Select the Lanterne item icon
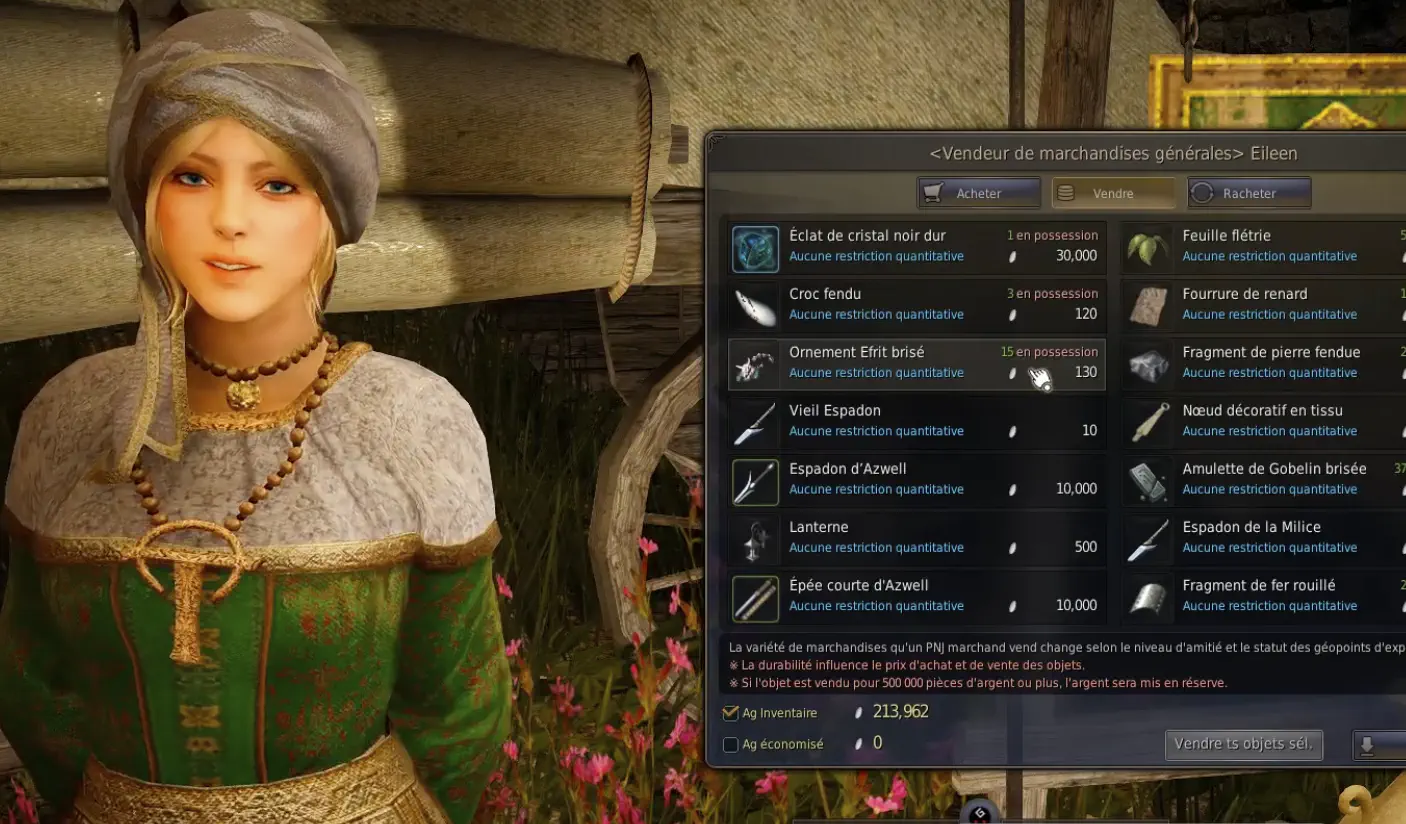 click(x=754, y=539)
